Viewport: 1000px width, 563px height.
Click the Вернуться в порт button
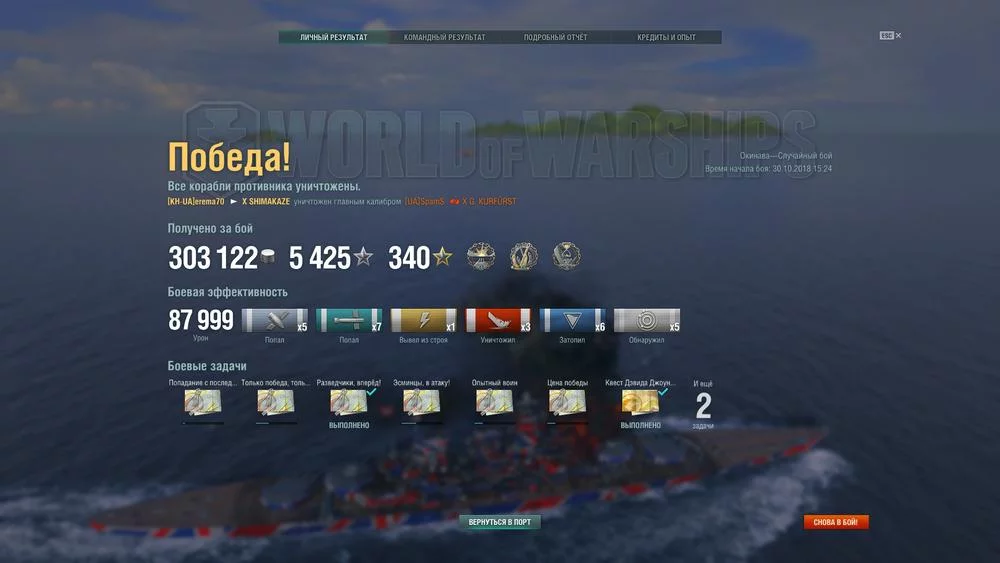500,522
